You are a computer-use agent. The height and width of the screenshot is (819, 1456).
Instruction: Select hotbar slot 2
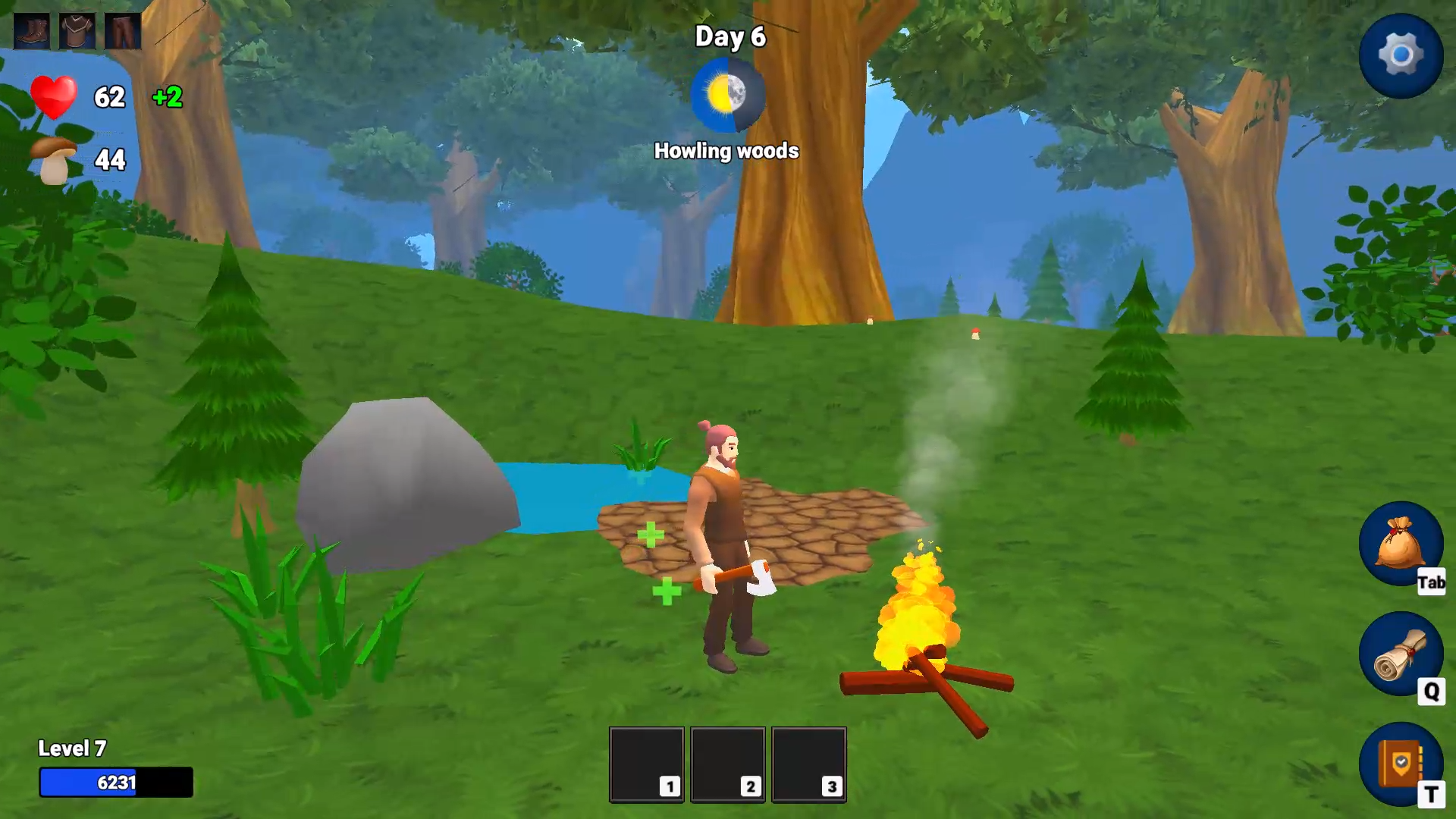coord(728,764)
